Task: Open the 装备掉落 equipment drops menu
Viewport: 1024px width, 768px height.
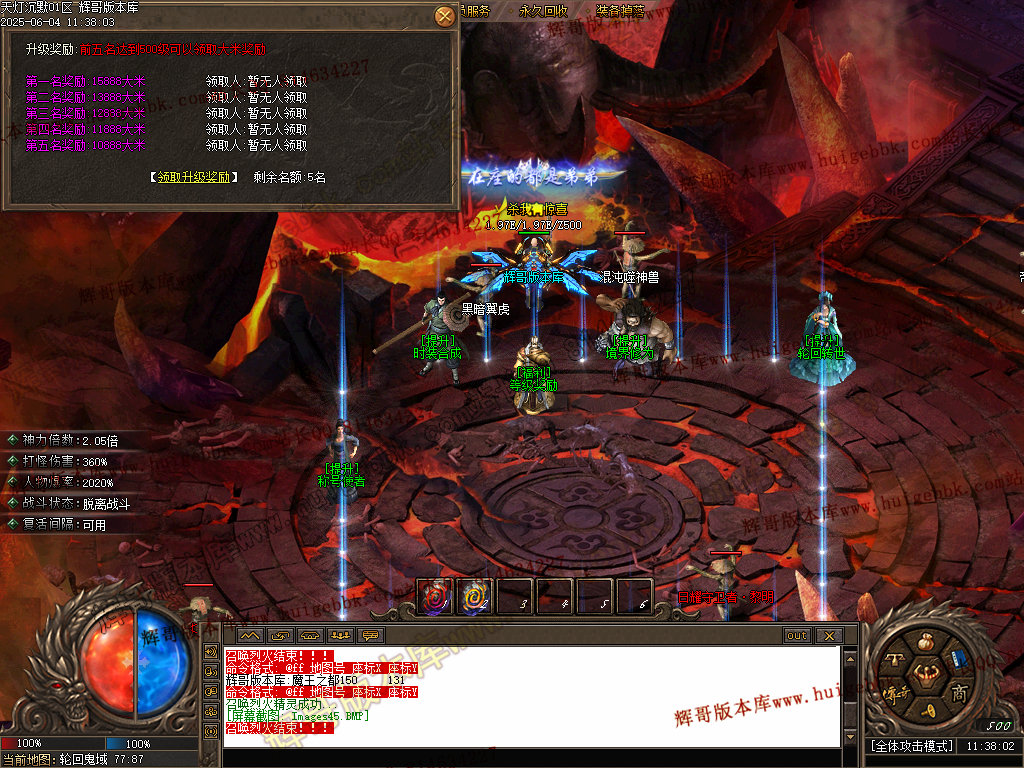Action: (x=620, y=11)
